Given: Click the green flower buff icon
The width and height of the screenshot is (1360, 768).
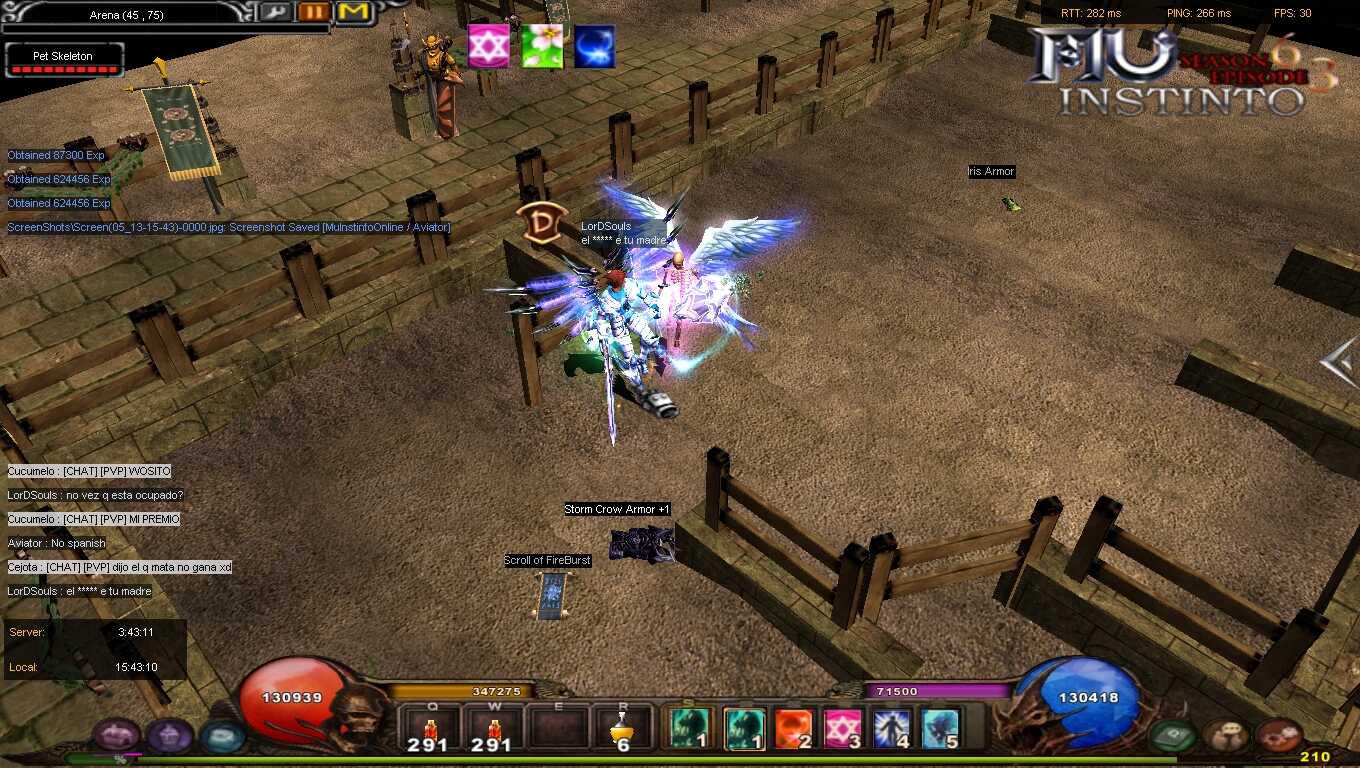Looking at the screenshot, I should [x=541, y=47].
